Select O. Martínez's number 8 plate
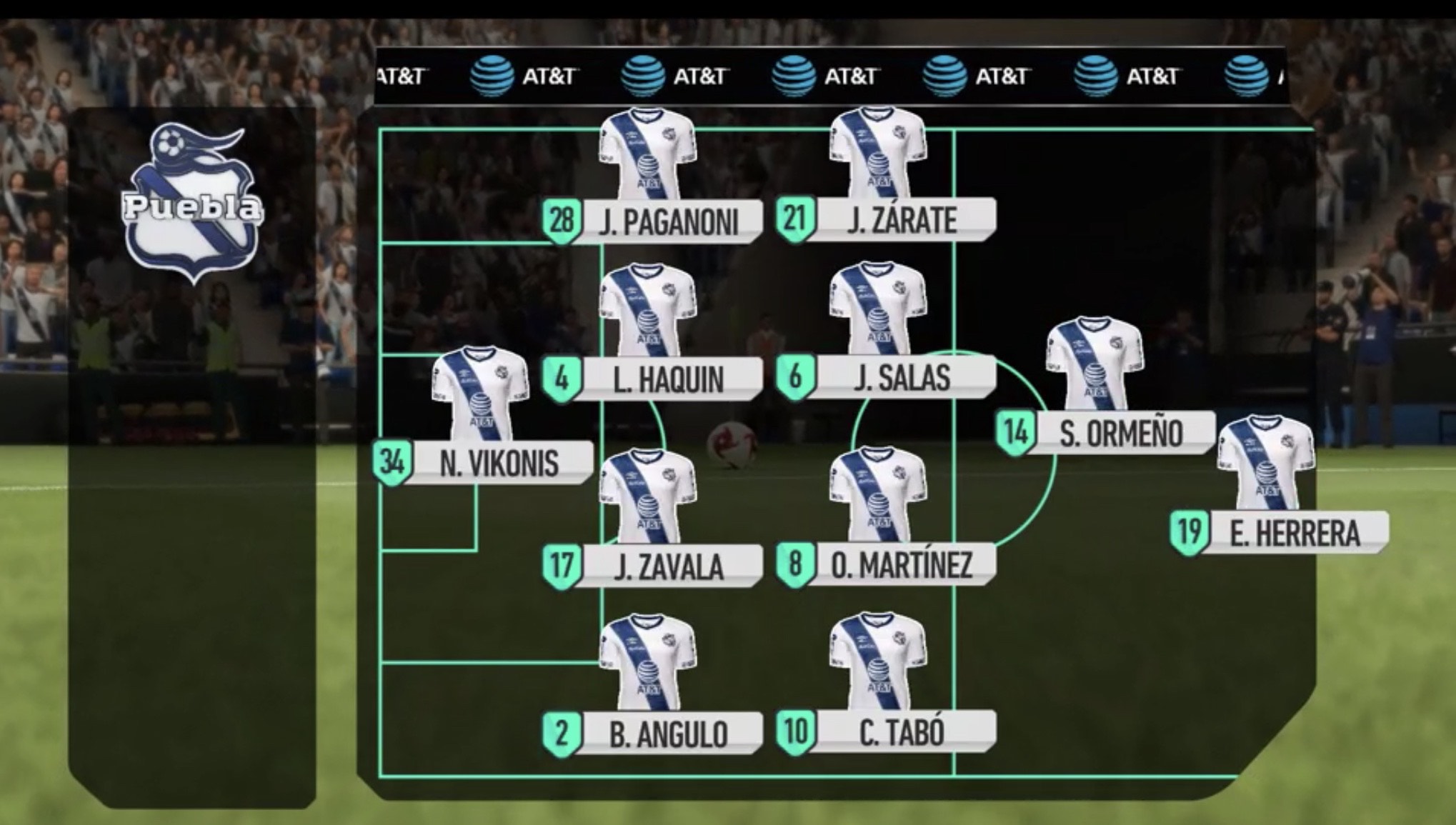This screenshot has width=1456, height=825. tap(886, 564)
